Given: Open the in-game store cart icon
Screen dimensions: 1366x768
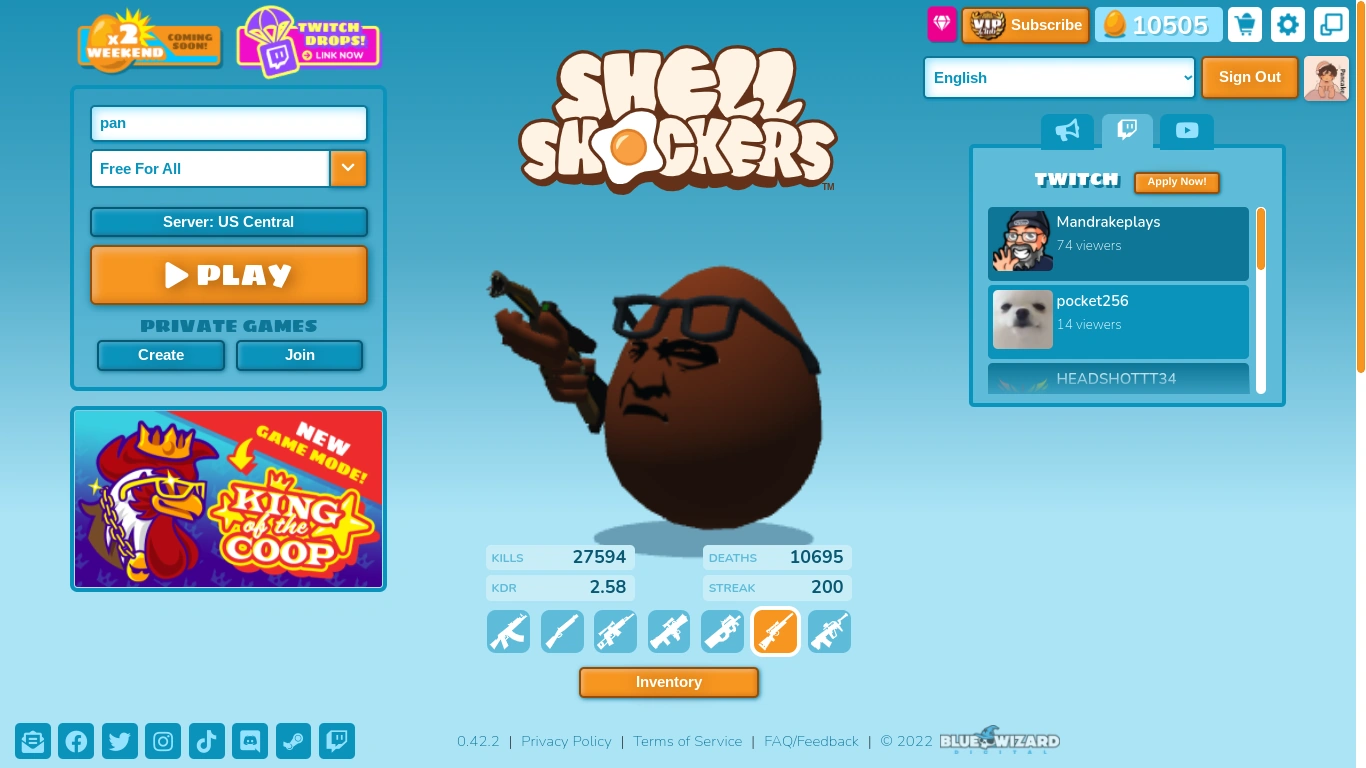Looking at the screenshot, I should (1244, 24).
